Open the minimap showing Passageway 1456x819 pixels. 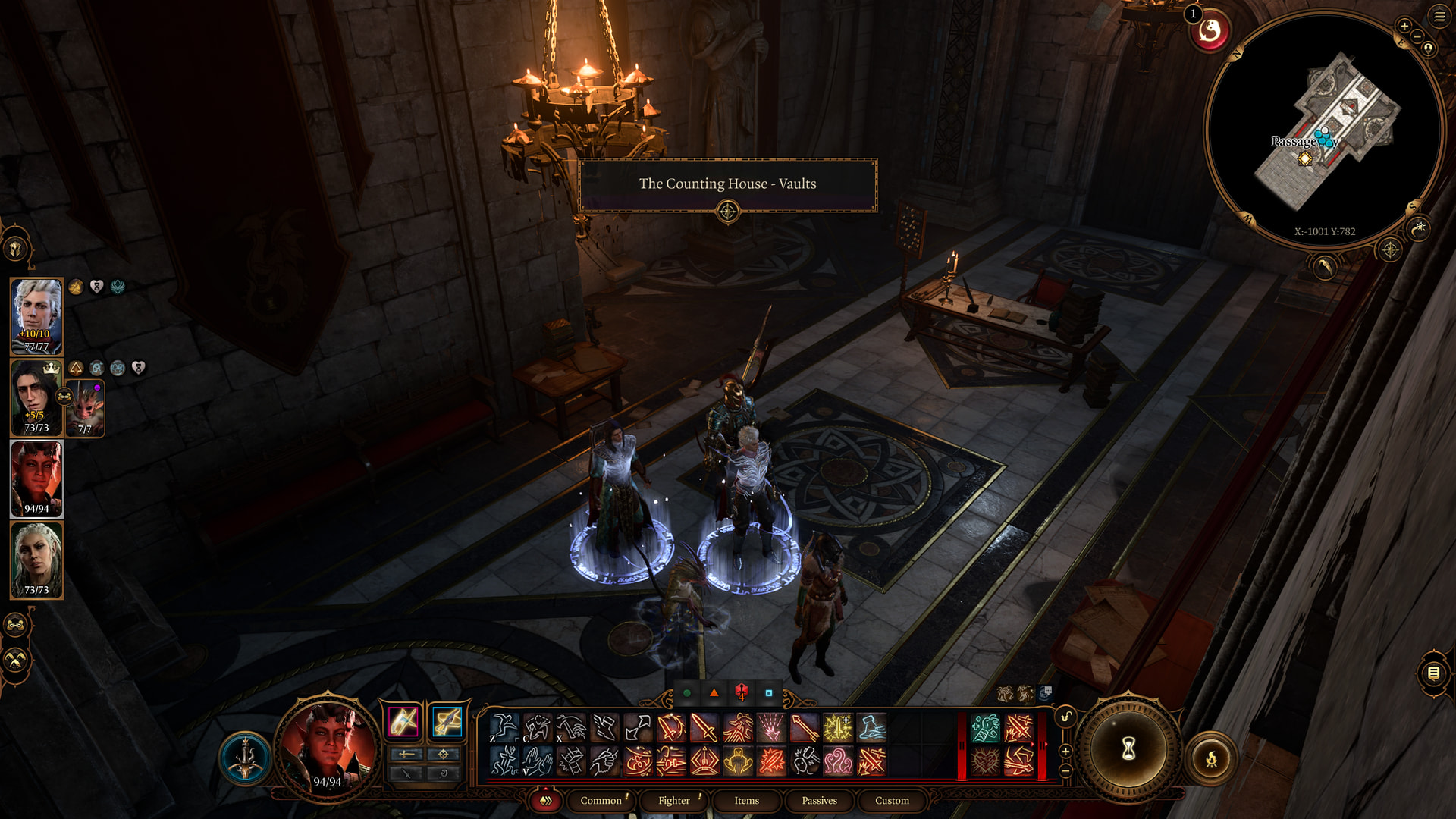point(1324,129)
